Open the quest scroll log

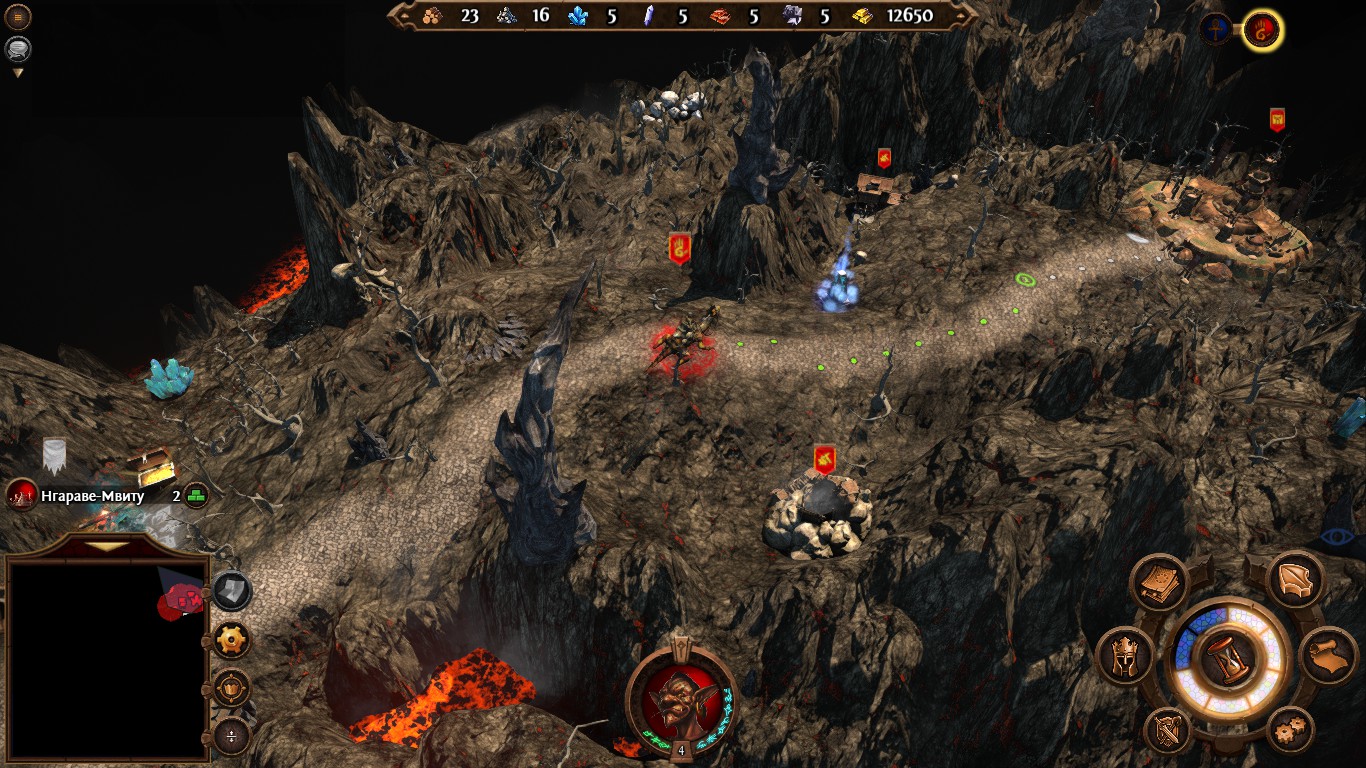click(1327, 656)
